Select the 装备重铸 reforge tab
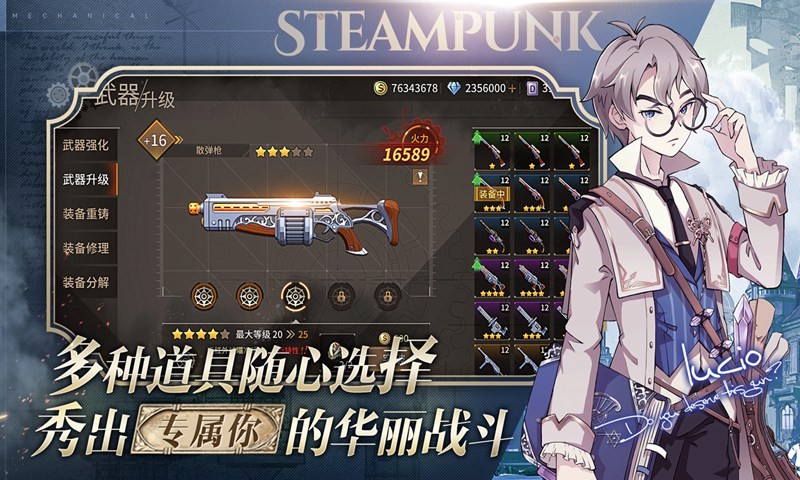800x480 pixels. point(86,214)
